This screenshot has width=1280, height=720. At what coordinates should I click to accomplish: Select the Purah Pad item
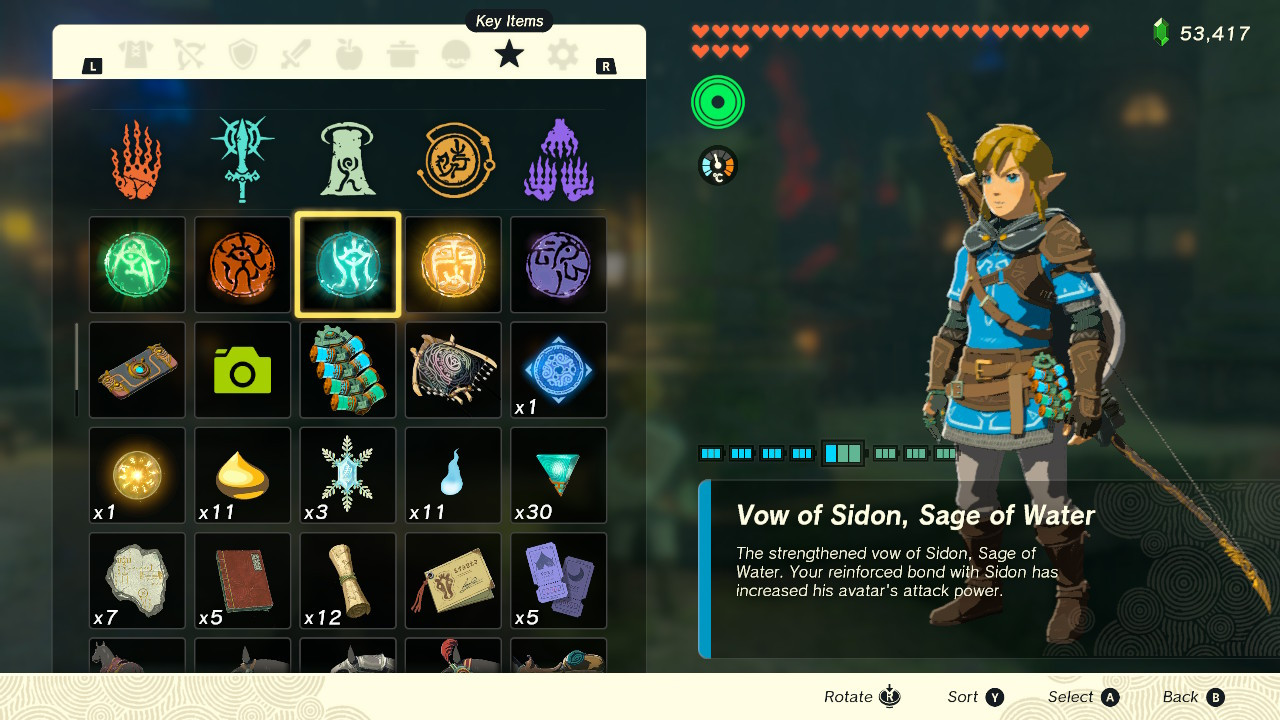(137, 369)
